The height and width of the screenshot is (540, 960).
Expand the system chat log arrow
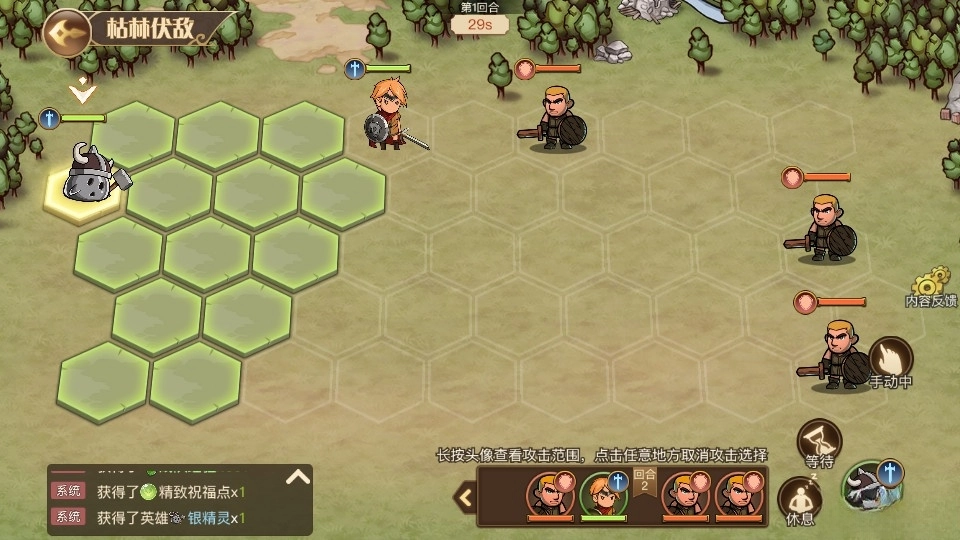pyautogui.click(x=298, y=477)
